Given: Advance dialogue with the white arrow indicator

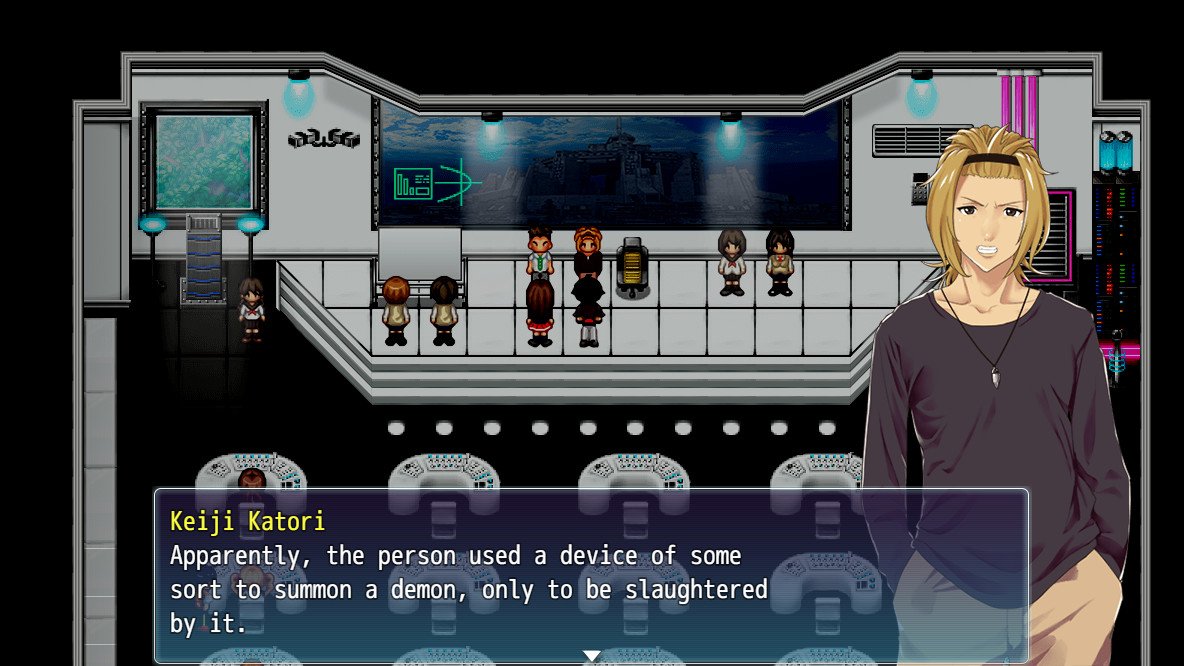Looking at the screenshot, I should point(592,655).
